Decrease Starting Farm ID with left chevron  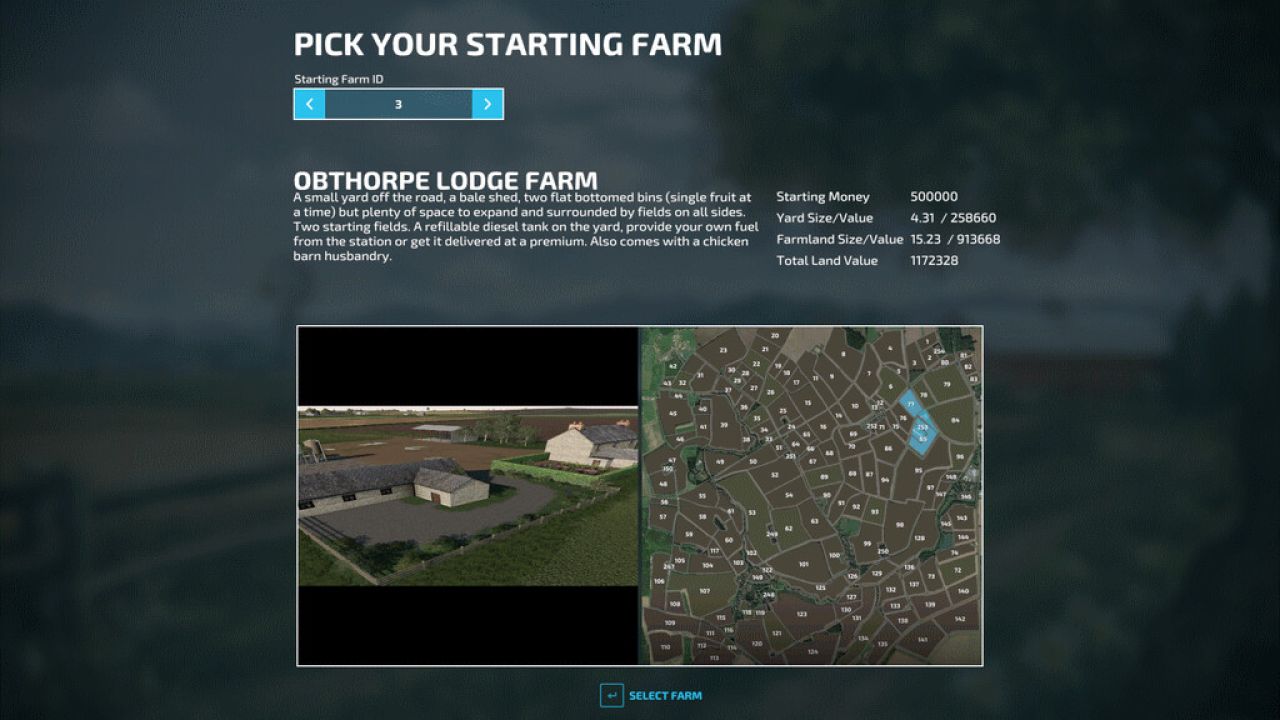click(x=310, y=104)
